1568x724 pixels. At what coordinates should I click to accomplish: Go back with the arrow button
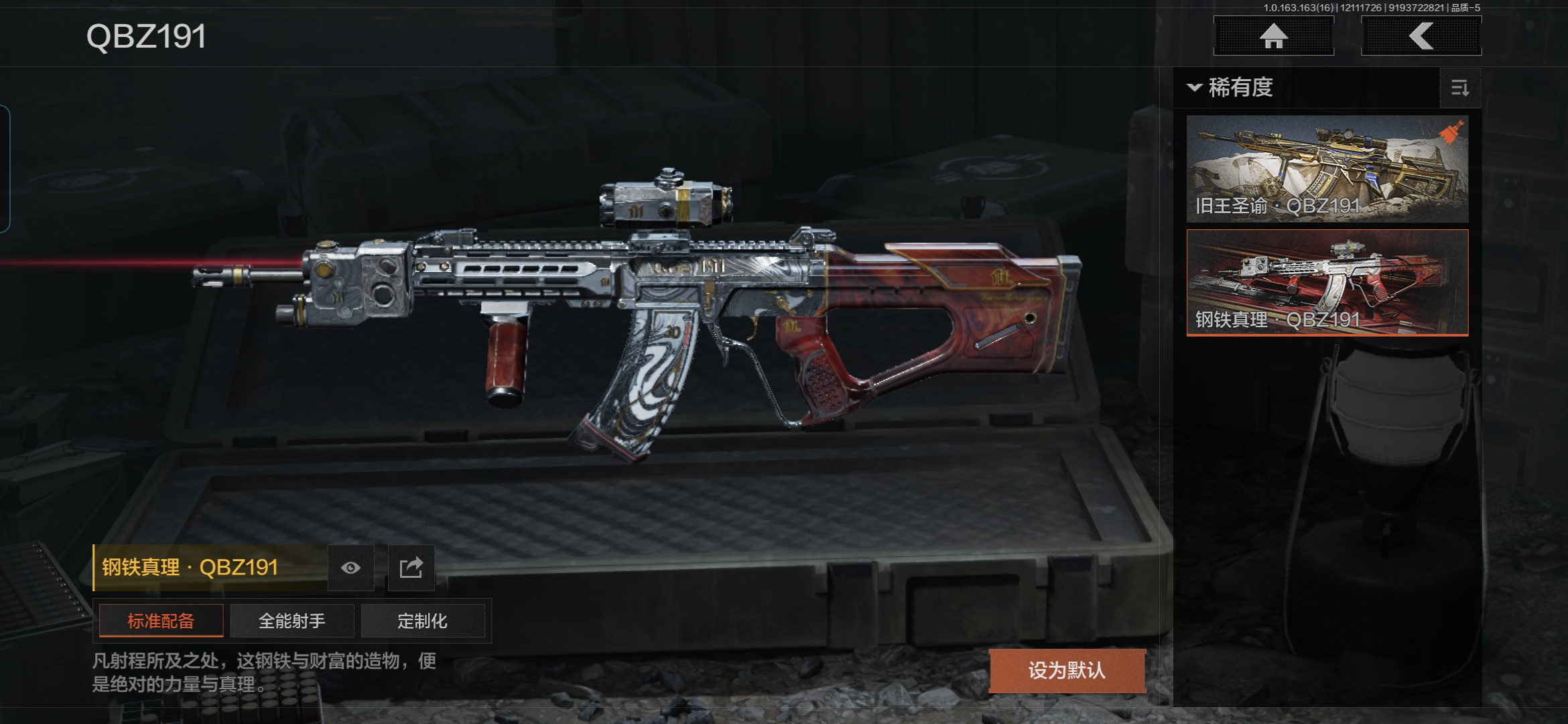[1421, 36]
